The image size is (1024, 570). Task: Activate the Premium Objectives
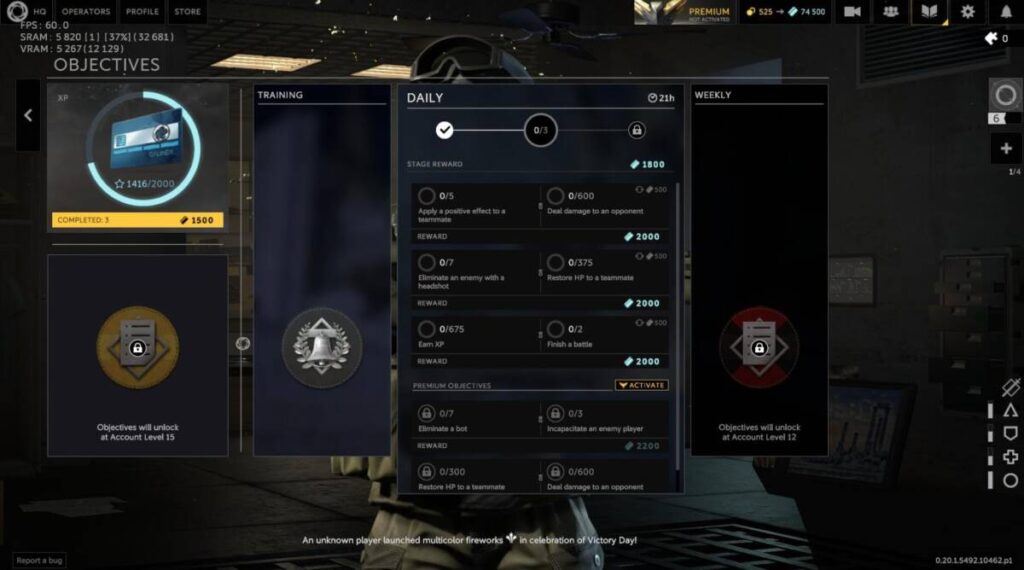click(641, 385)
